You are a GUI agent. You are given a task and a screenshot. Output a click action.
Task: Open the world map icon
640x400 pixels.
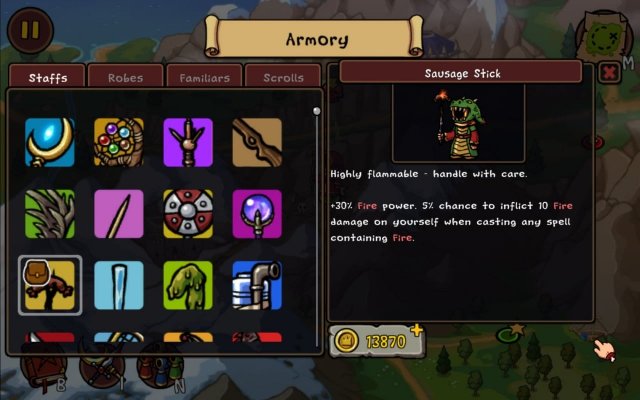point(605,35)
